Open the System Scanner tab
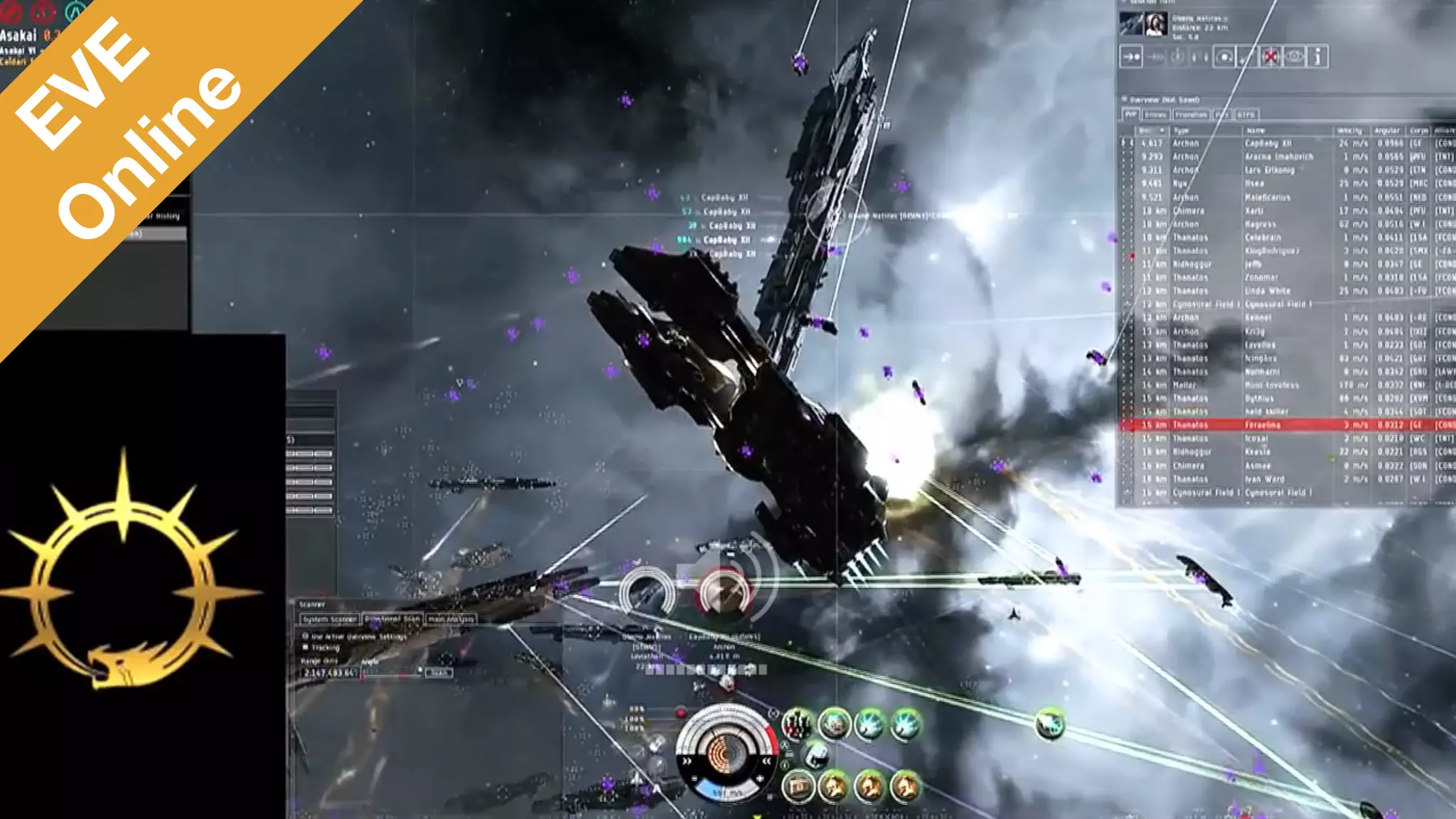The height and width of the screenshot is (819, 1456). coord(330,619)
